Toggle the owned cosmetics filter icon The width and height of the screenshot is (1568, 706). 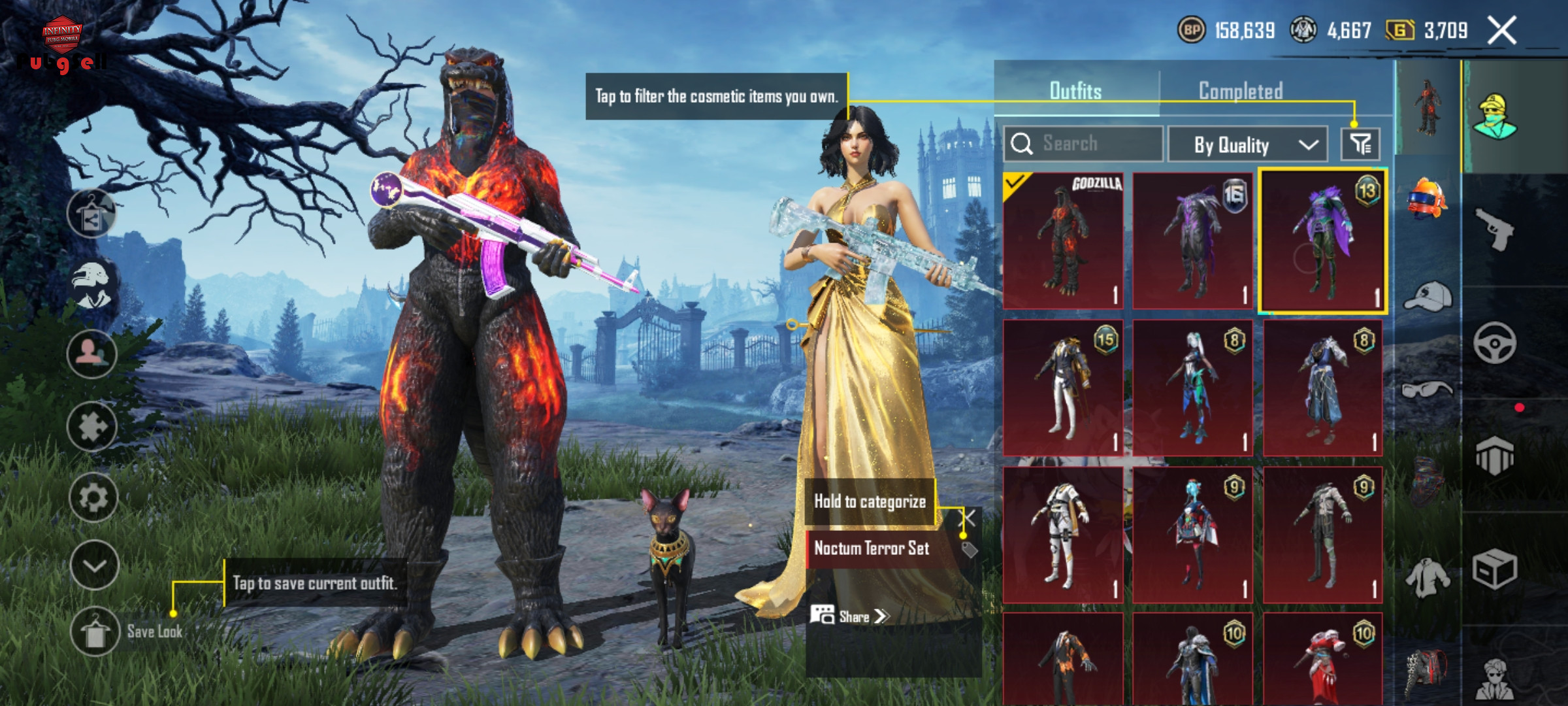click(1360, 144)
